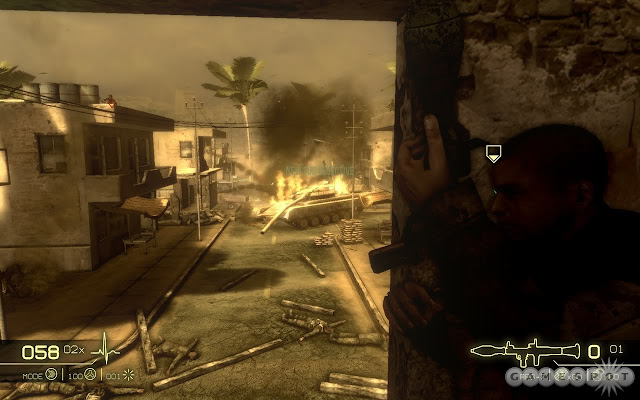Select the RPG launcher weapon icon
The width and height of the screenshot is (640, 400).
526,351
